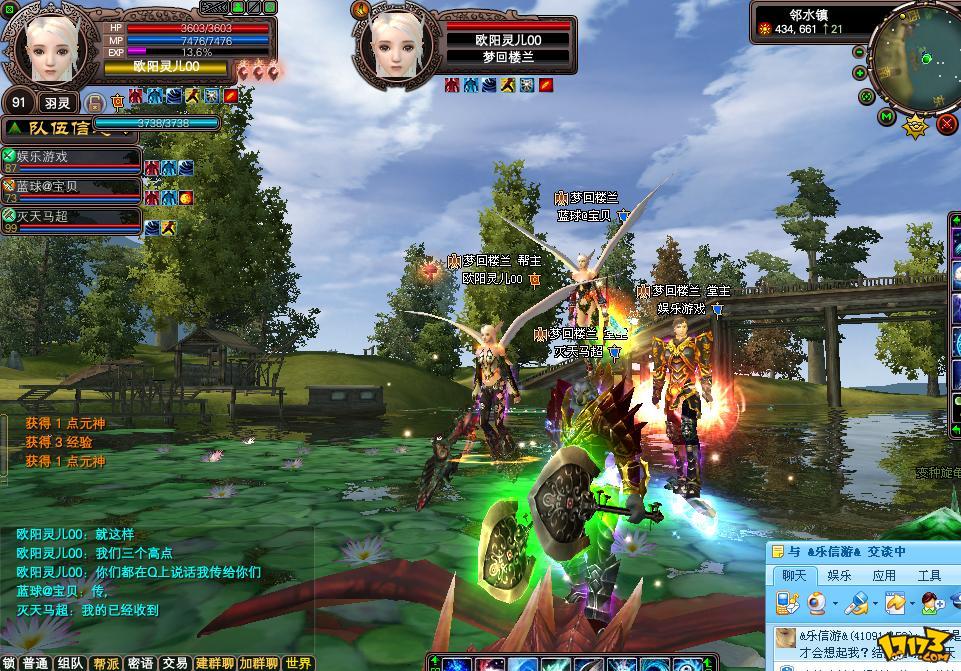Switch chat to the 普通 channel
The width and height of the screenshot is (961, 671).
(x=35, y=663)
